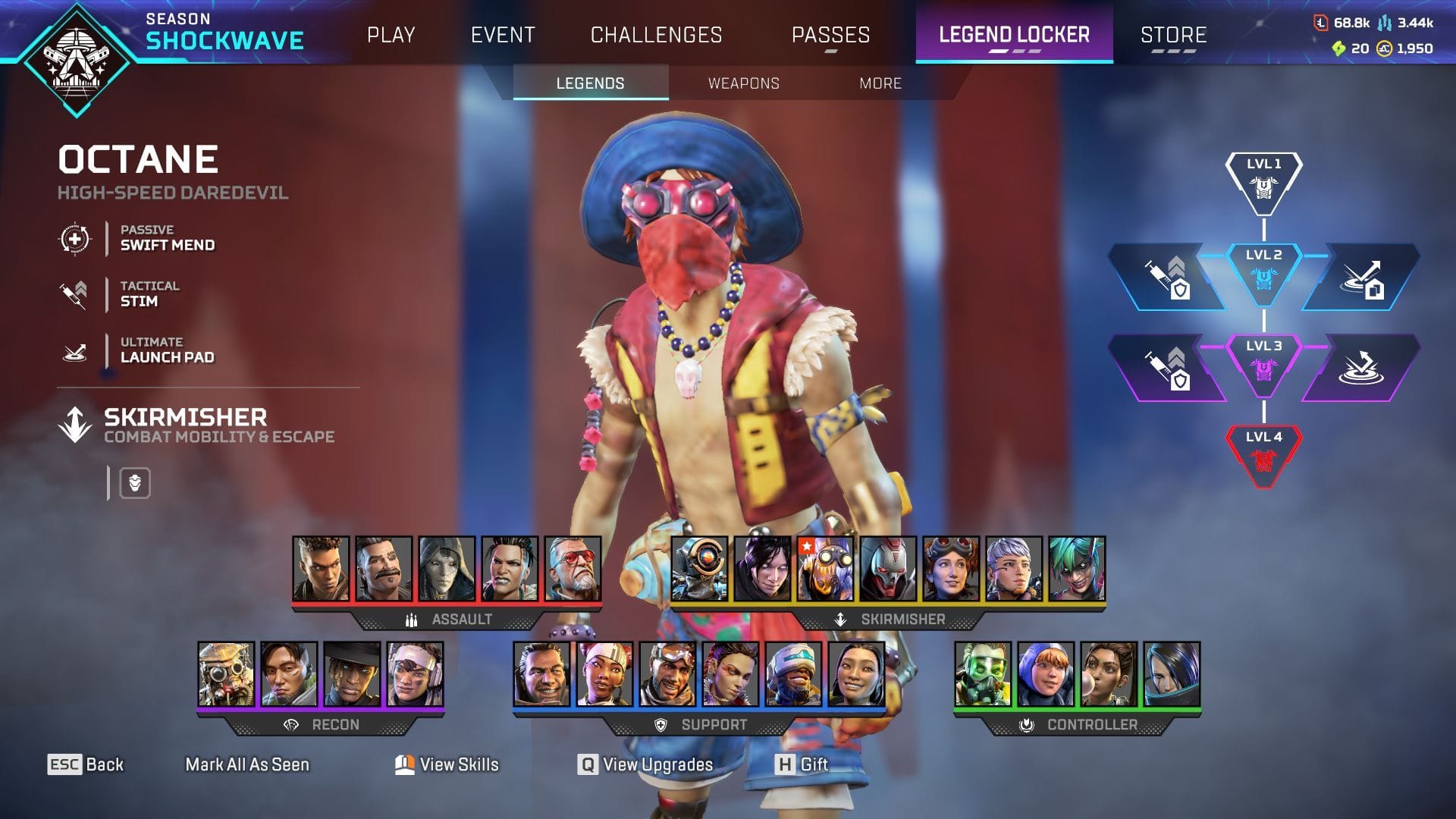Open the MORE tab in Legend Locker
1456x819 pixels.
880,84
